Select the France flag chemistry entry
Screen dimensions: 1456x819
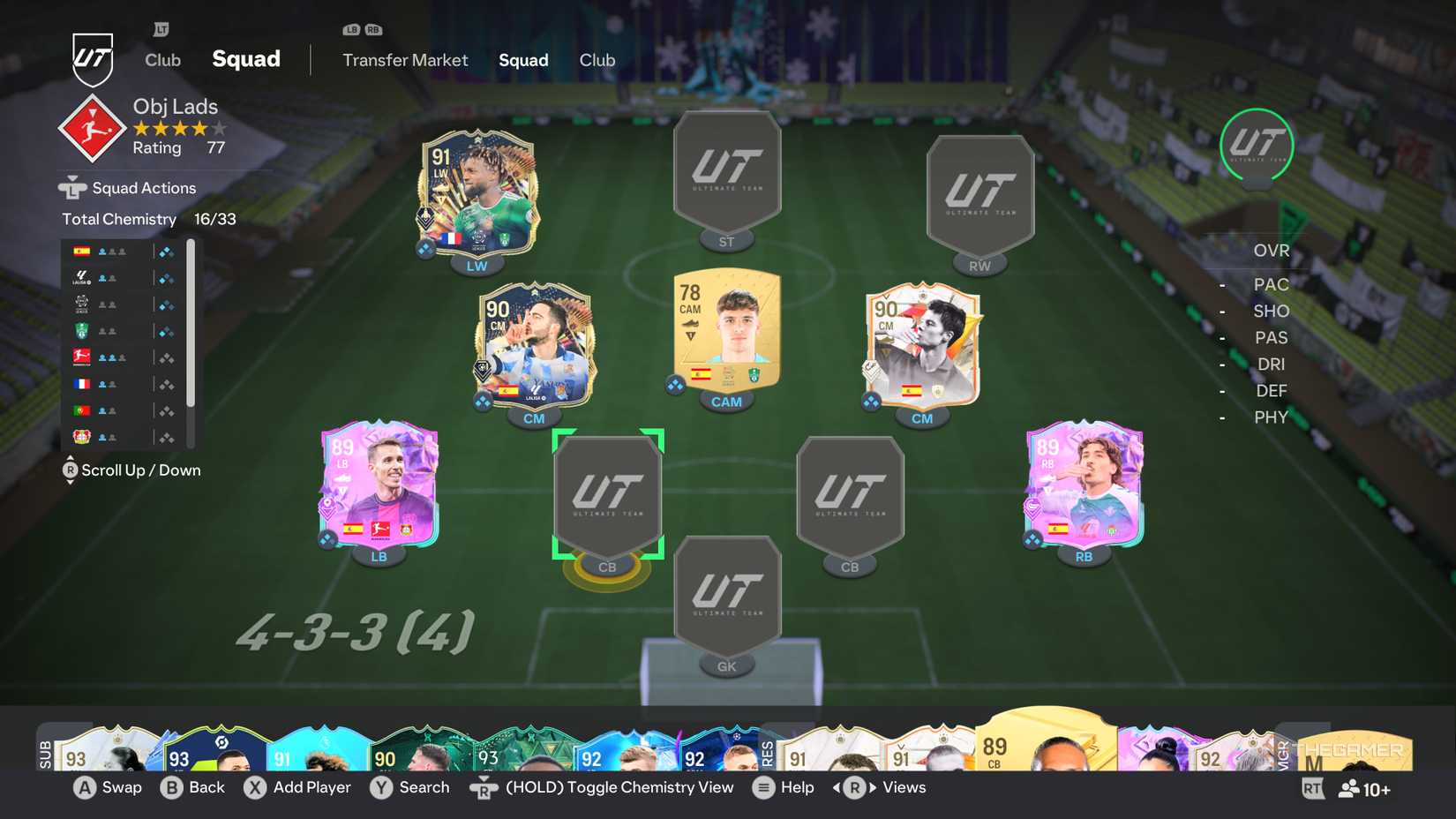pos(79,383)
